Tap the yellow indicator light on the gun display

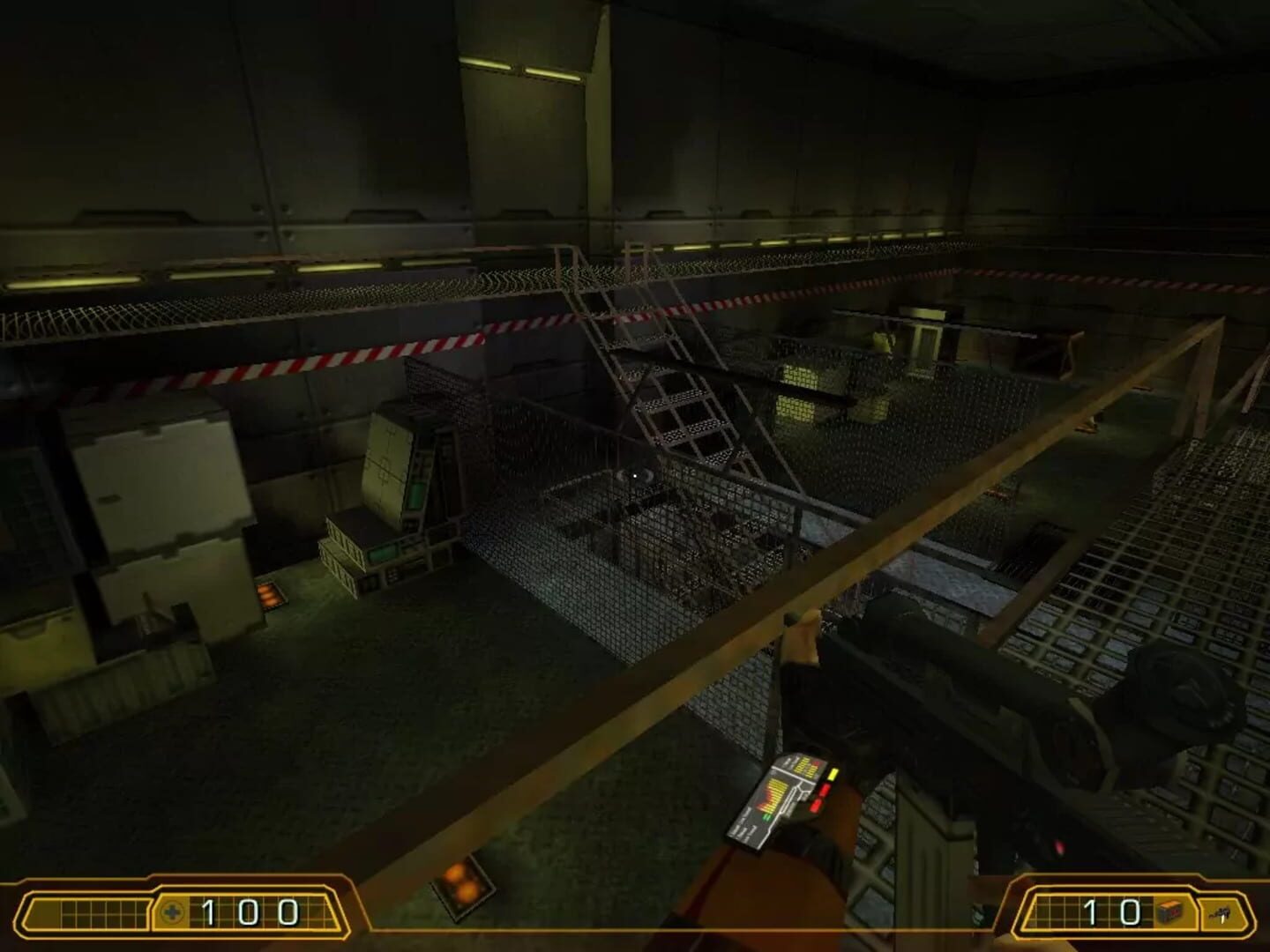click(833, 774)
